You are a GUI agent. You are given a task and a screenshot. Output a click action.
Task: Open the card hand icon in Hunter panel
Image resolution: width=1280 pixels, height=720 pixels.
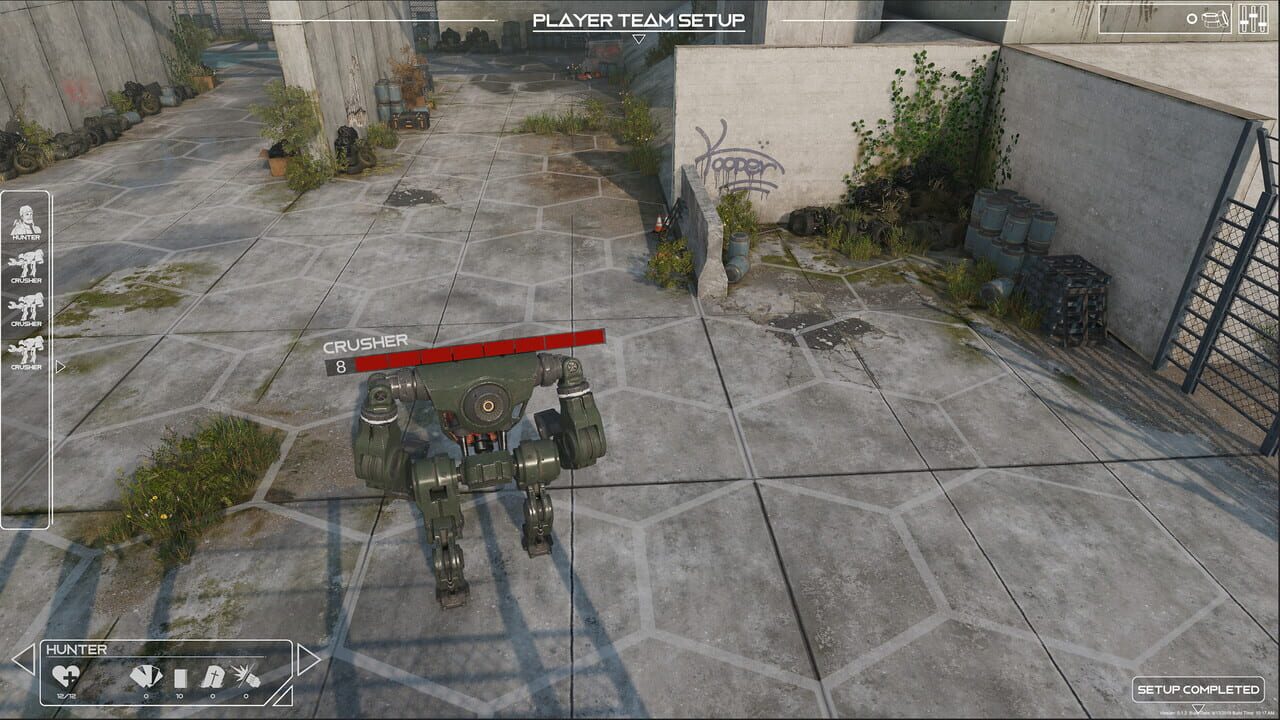click(x=147, y=676)
